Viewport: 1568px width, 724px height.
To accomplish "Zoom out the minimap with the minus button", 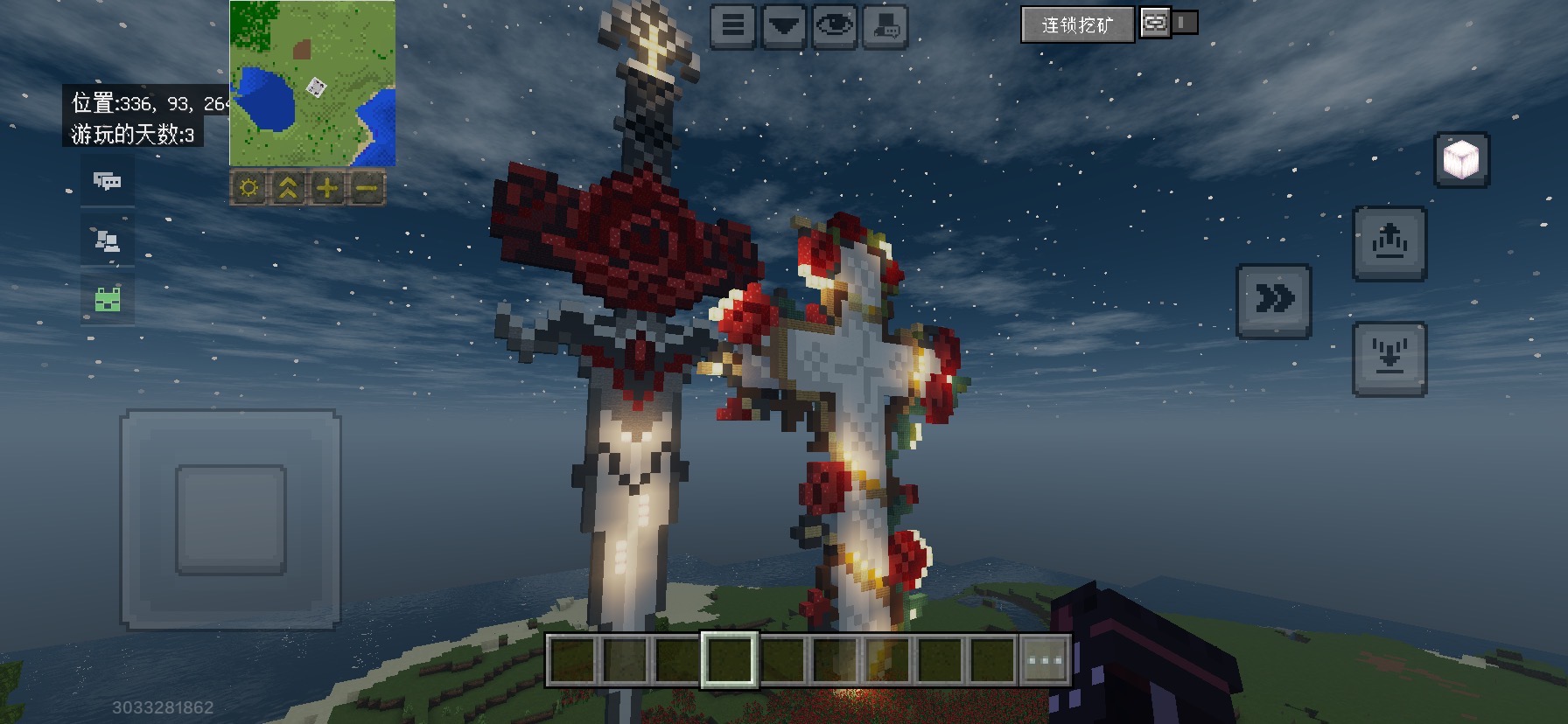I will 367,188.
